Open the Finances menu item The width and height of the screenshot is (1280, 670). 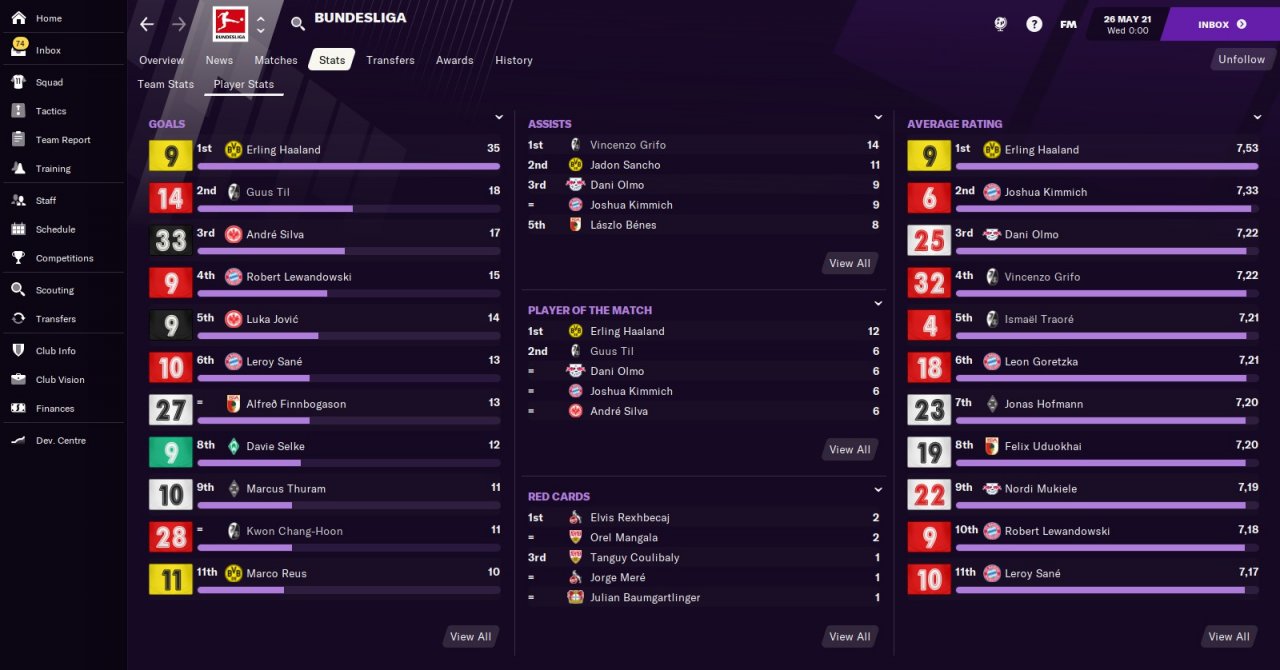click(55, 408)
